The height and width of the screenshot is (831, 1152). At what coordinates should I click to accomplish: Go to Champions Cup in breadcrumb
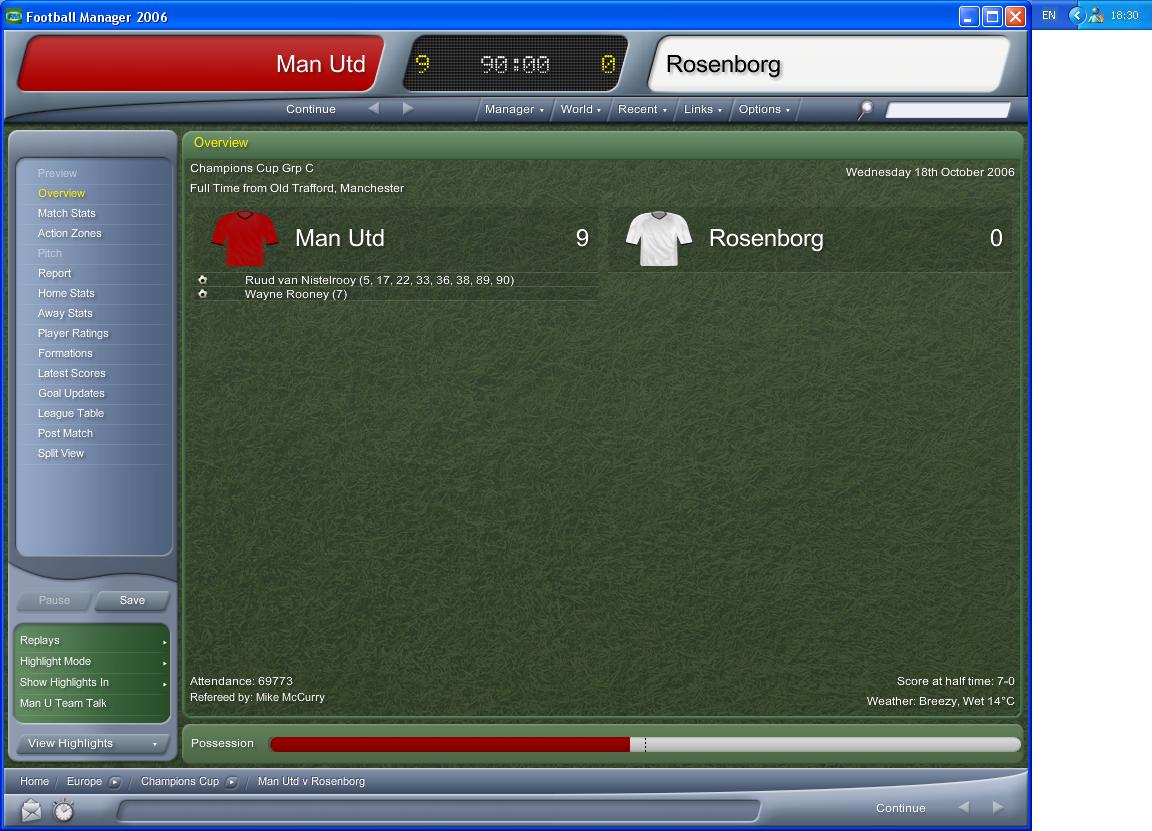[180, 781]
